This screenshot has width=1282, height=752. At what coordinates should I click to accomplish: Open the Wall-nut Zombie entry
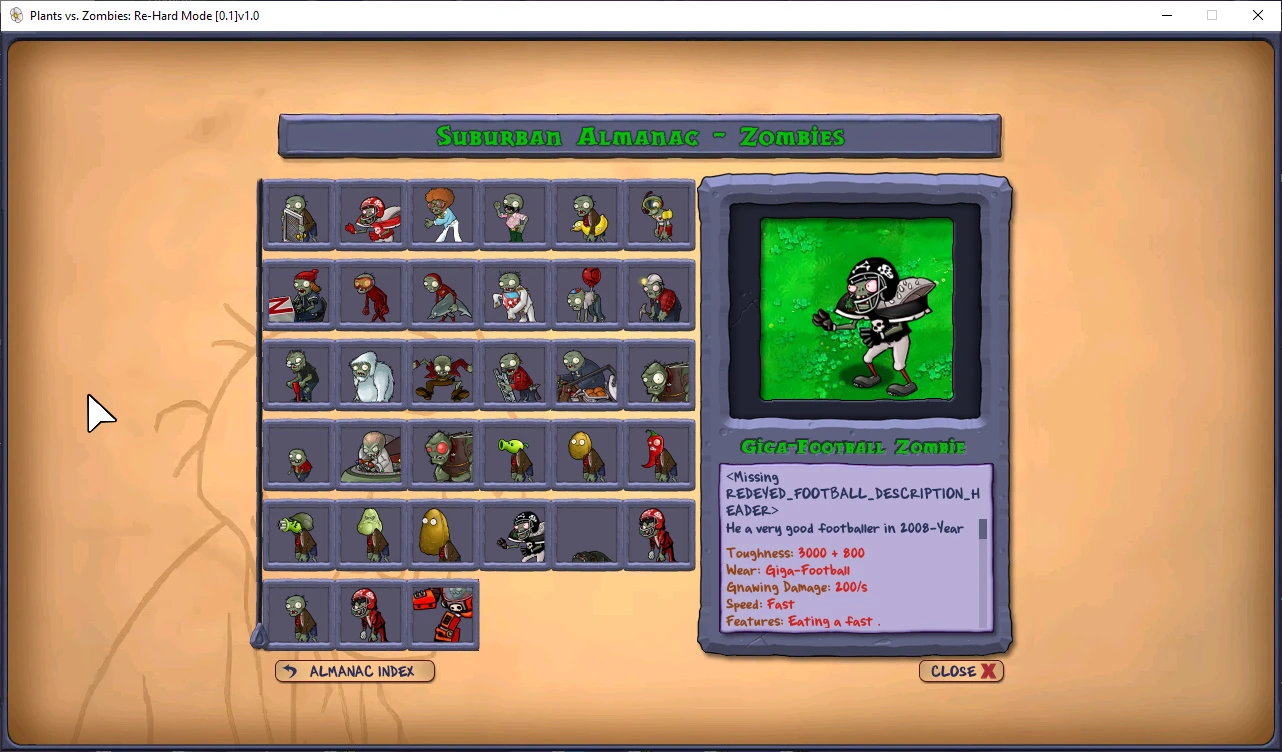(586, 453)
